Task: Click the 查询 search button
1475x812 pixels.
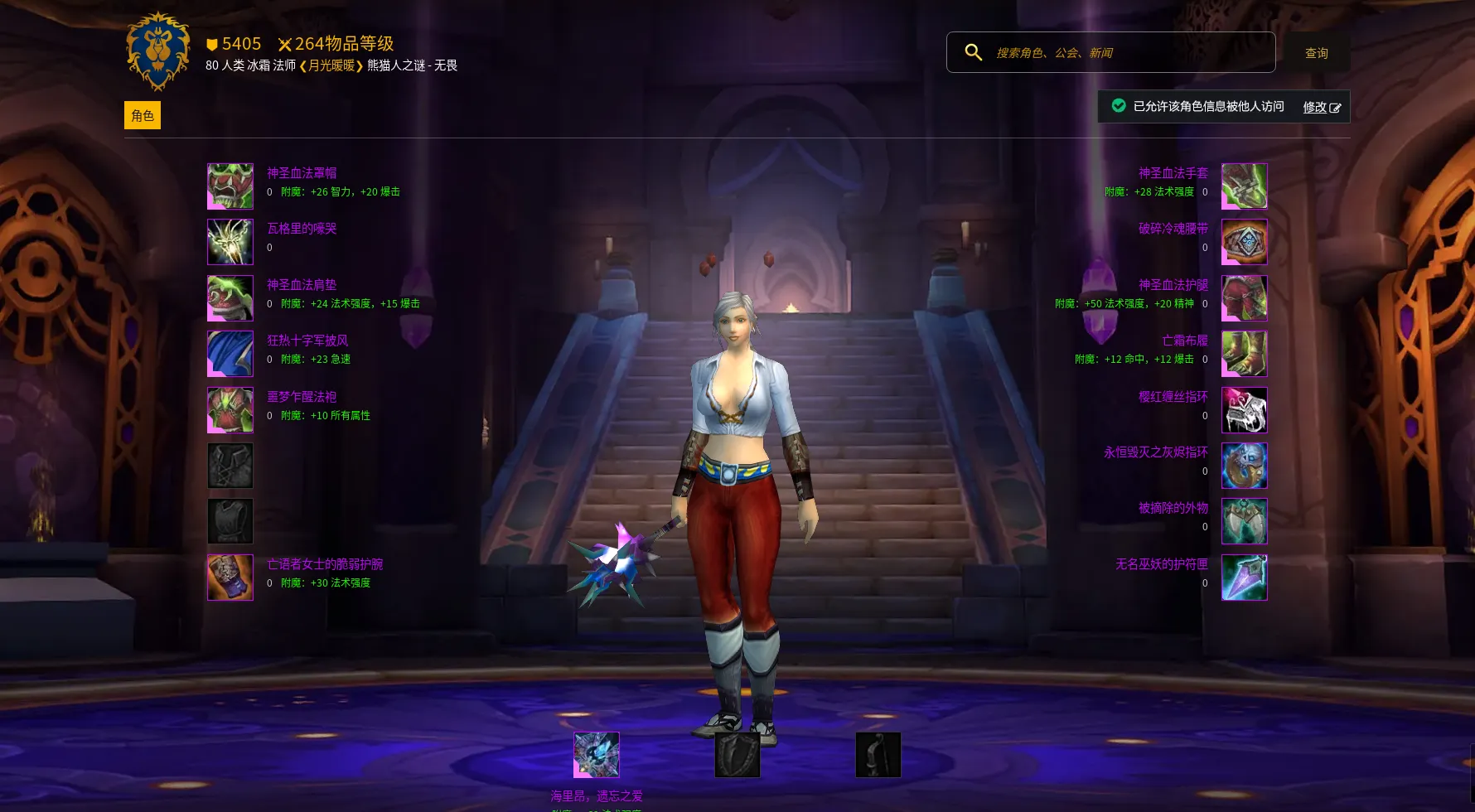Action: pos(1316,52)
